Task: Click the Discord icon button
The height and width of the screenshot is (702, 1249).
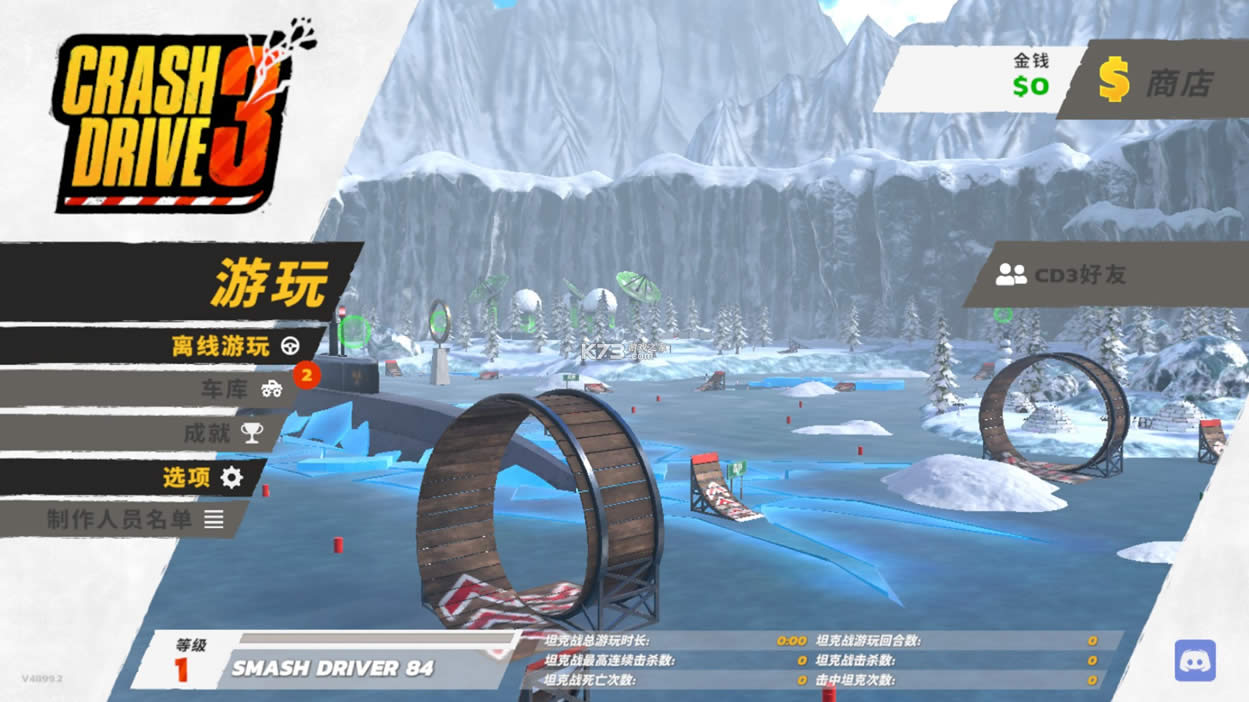Action: click(1195, 661)
